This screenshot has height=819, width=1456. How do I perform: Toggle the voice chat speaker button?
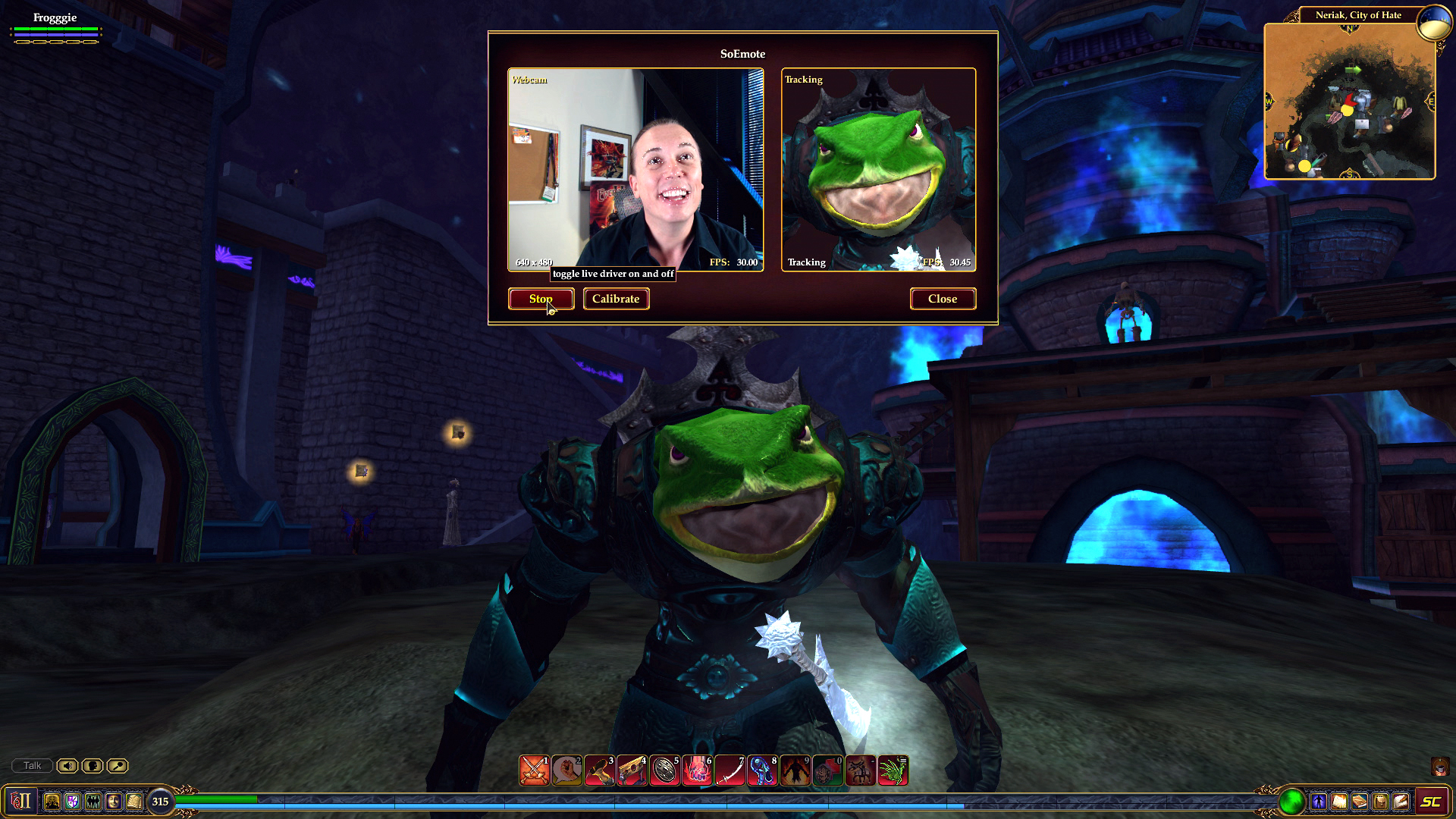click(x=67, y=766)
